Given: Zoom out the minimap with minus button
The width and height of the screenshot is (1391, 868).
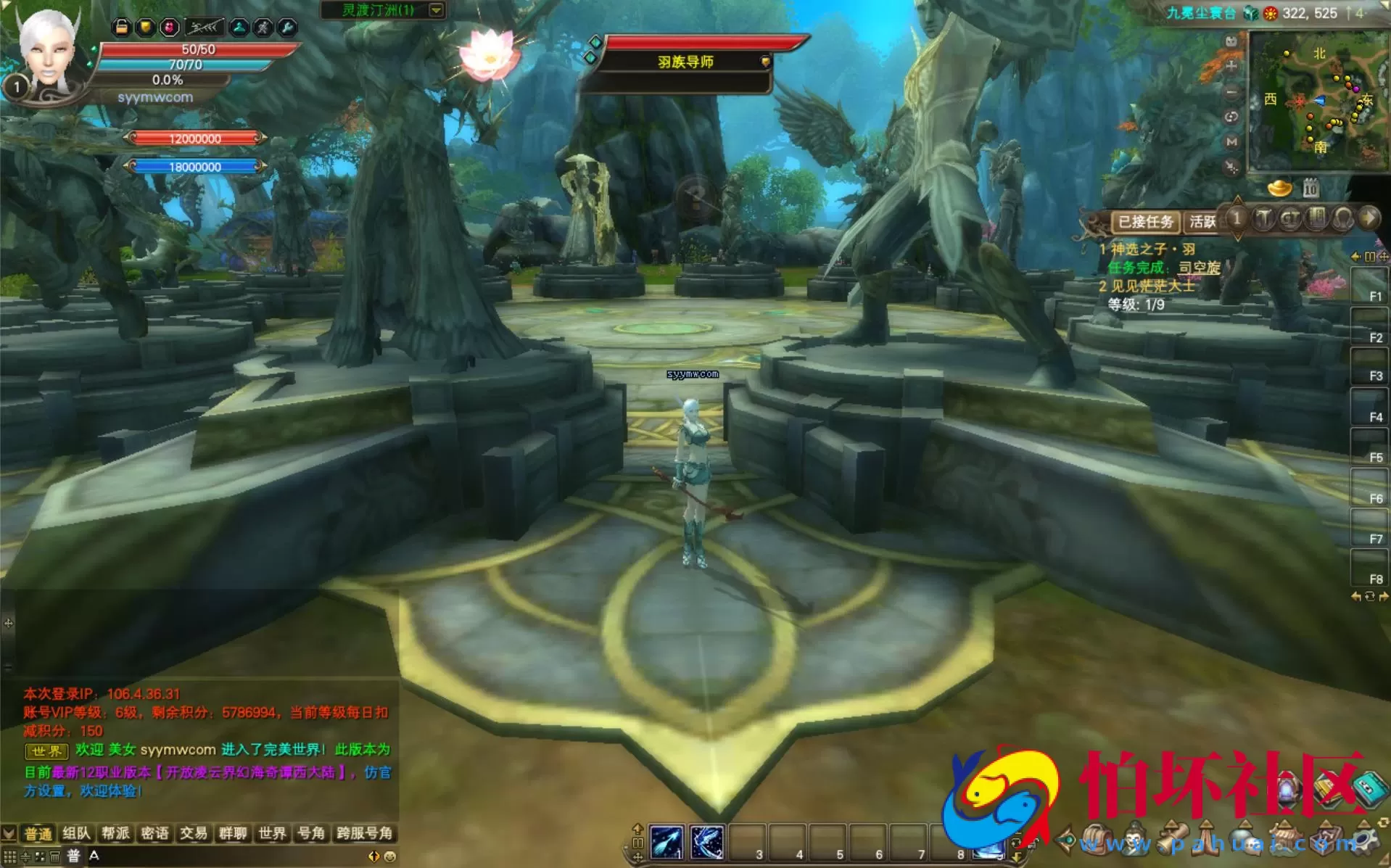Looking at the screenshot, I should 1231,92.
